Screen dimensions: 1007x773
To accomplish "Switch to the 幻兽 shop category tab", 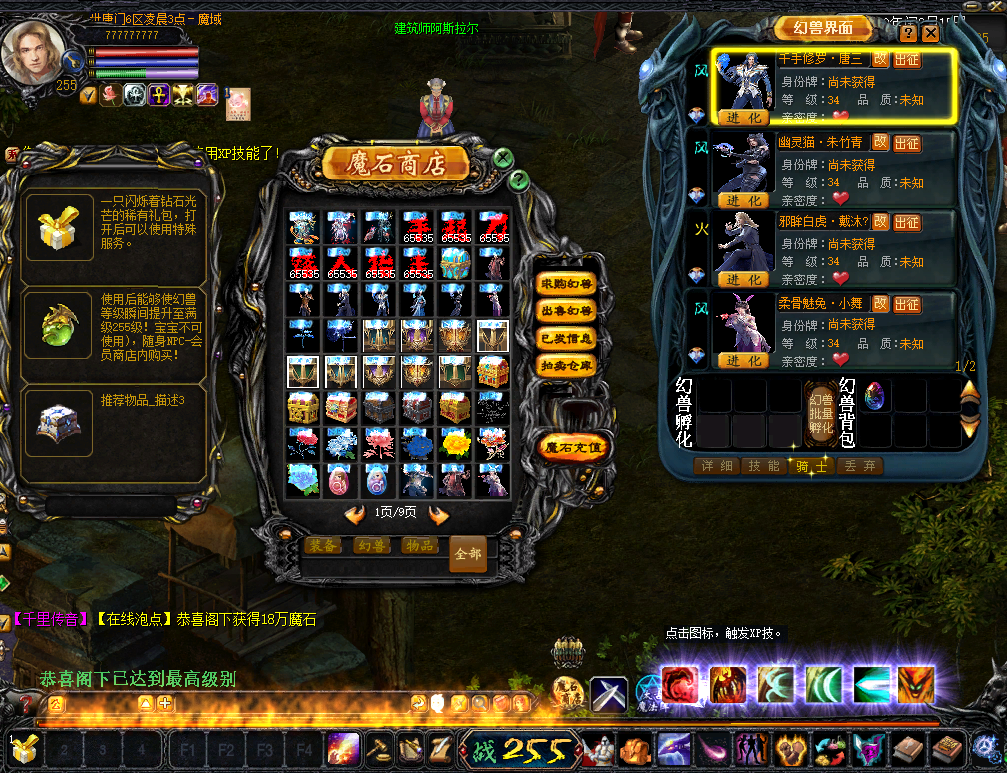I will tap(371, 546).
